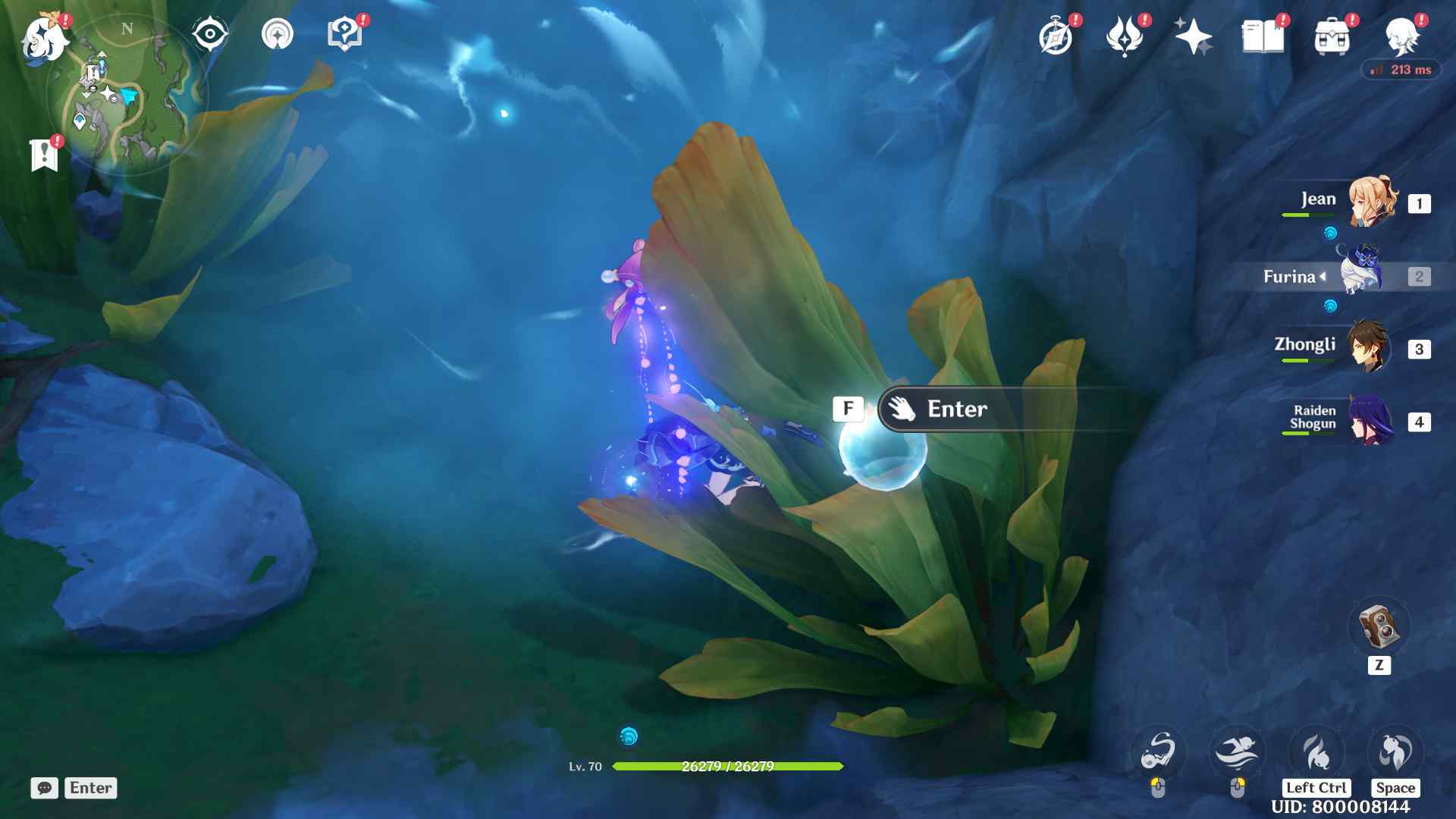Open the quest banner icon
The width and height of the screenshot is (1456, 819).
tap(45, 155)
